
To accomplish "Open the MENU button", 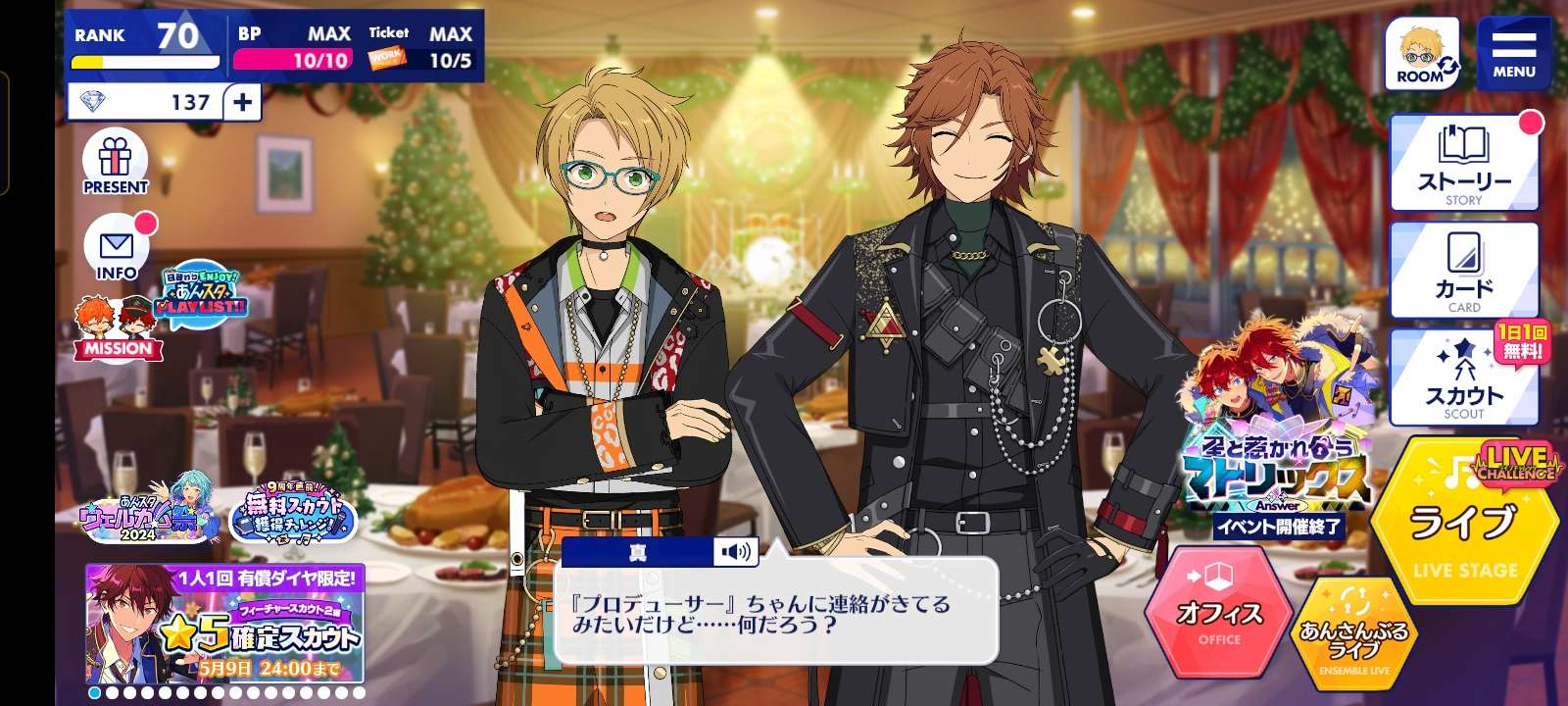I will (x=1513, y=54).
